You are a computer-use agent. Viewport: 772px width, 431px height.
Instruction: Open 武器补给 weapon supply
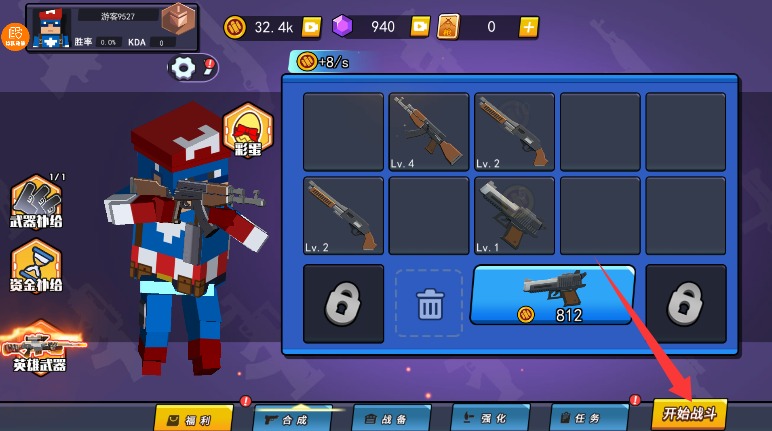(37, 204)
